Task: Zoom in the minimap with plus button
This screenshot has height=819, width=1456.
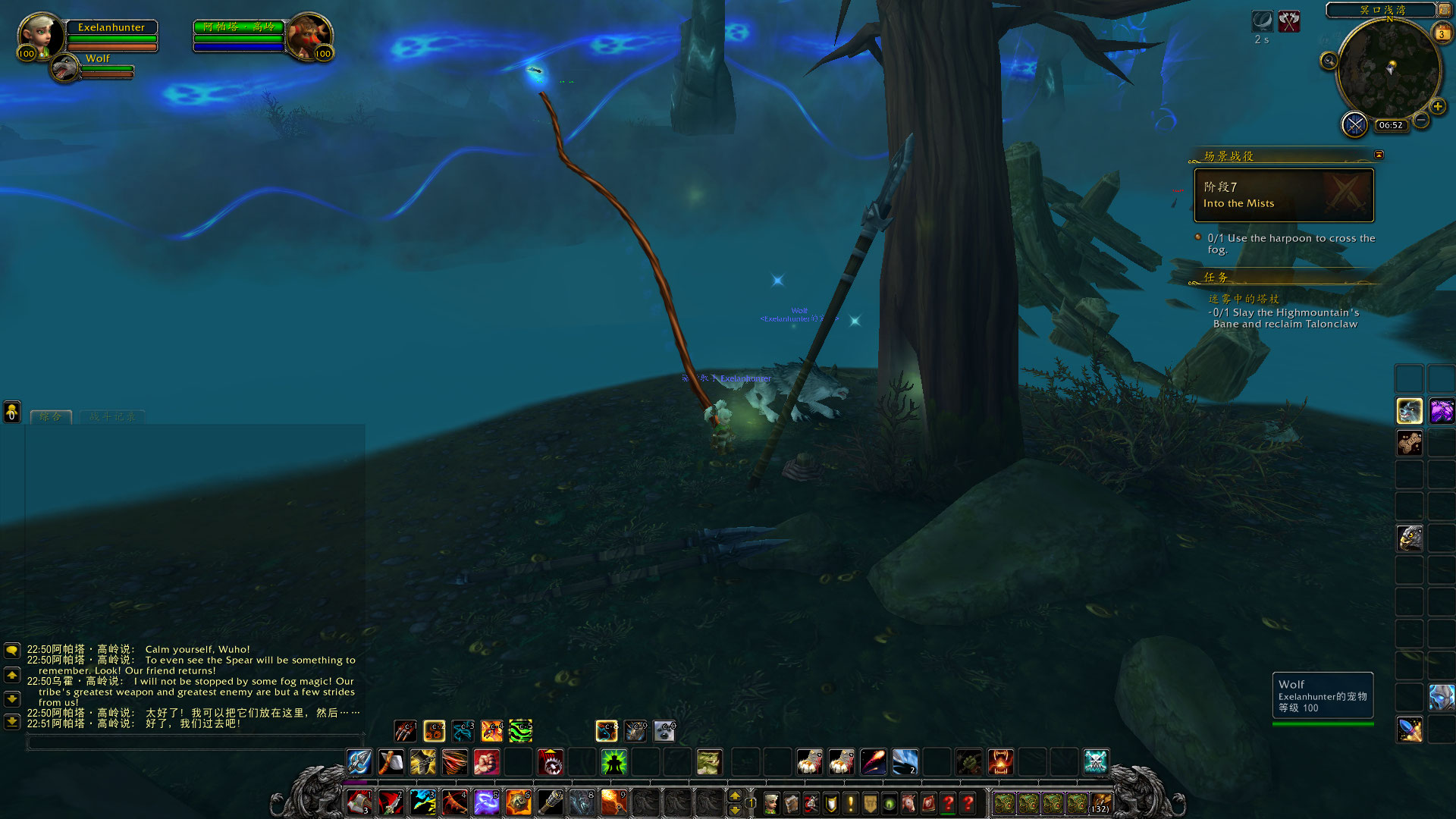Action: [x=1437, y=106]
